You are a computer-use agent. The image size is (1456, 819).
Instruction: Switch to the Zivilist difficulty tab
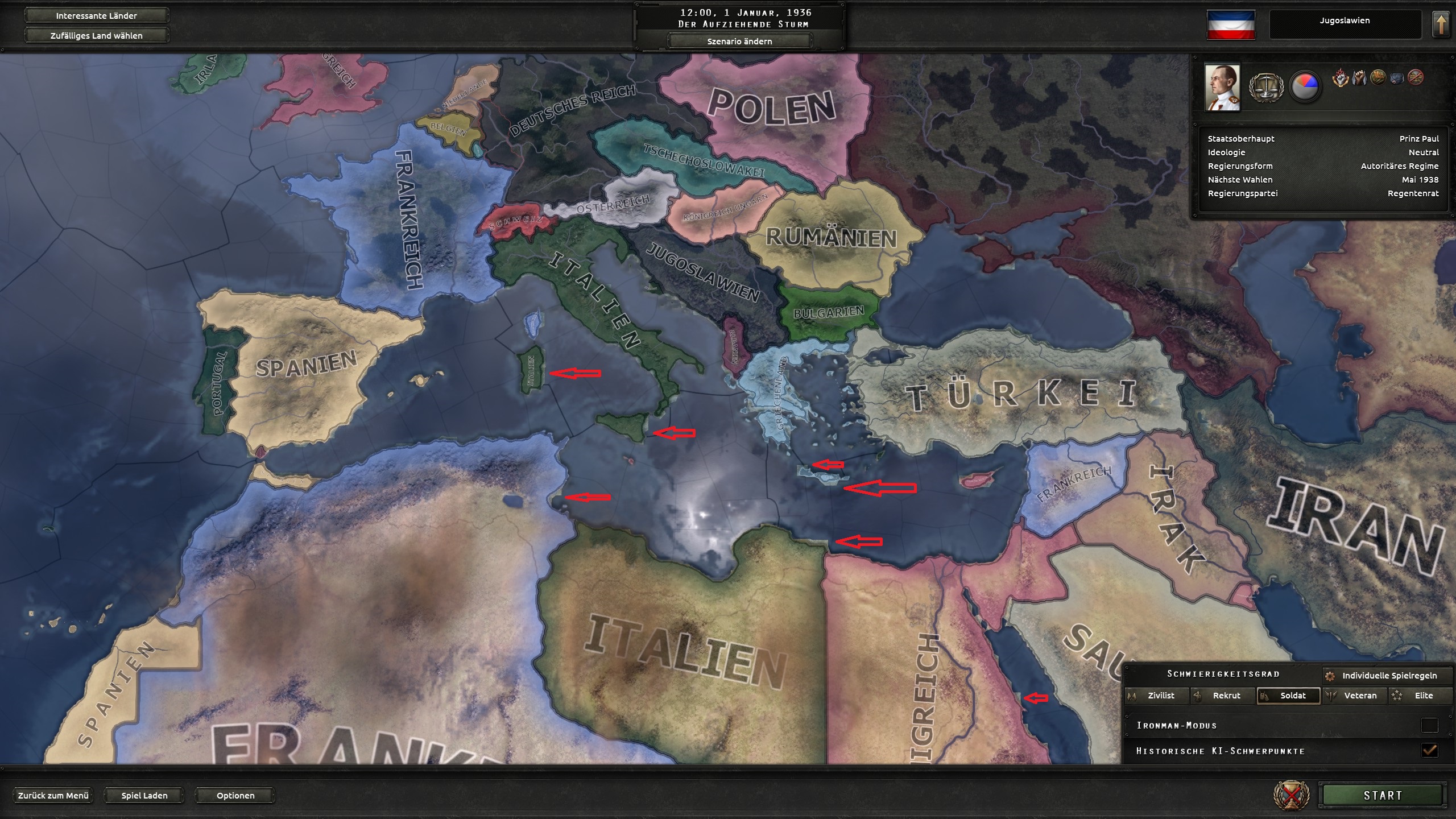[1157, 695]
